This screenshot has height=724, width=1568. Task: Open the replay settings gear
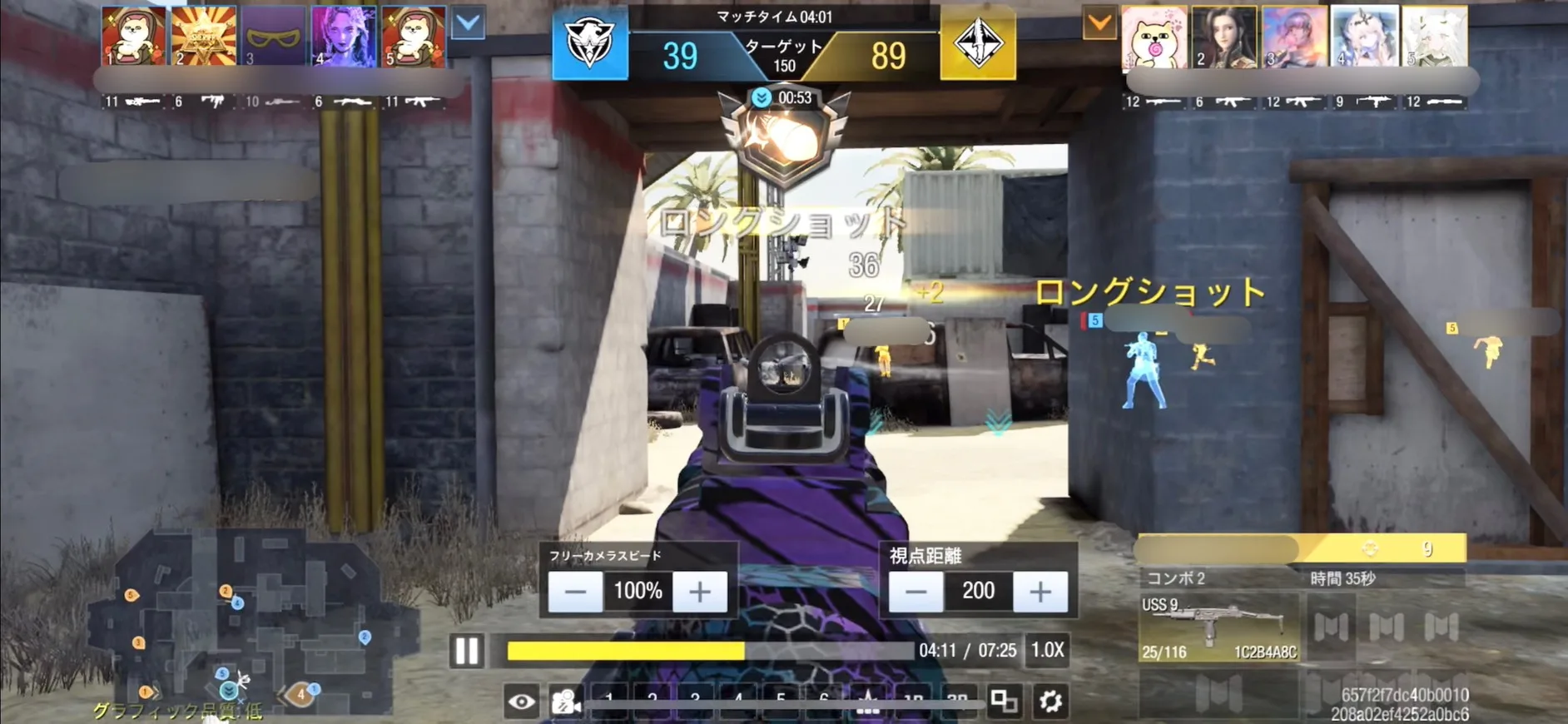click(1050, 702)
